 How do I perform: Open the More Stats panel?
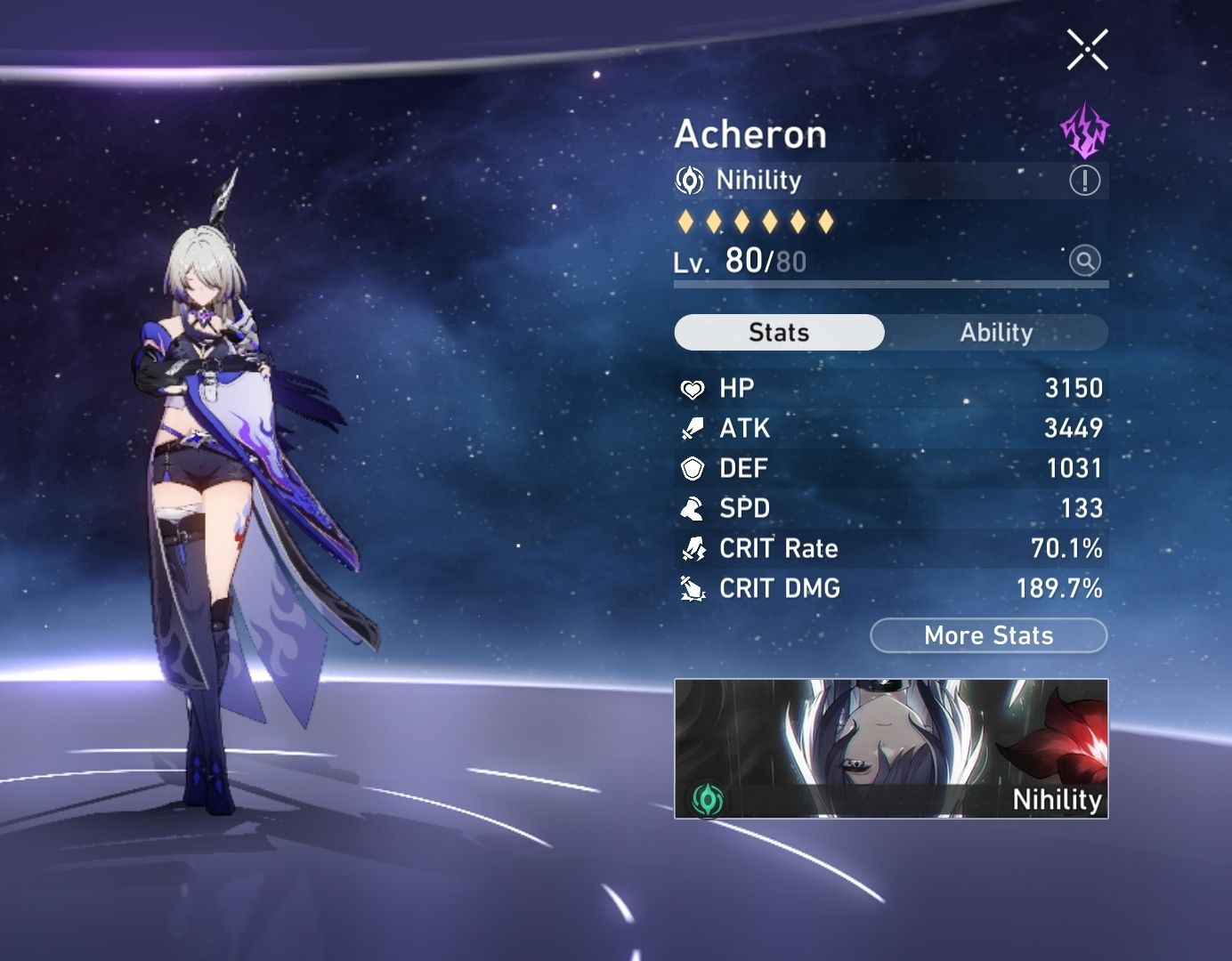point(988,635)
